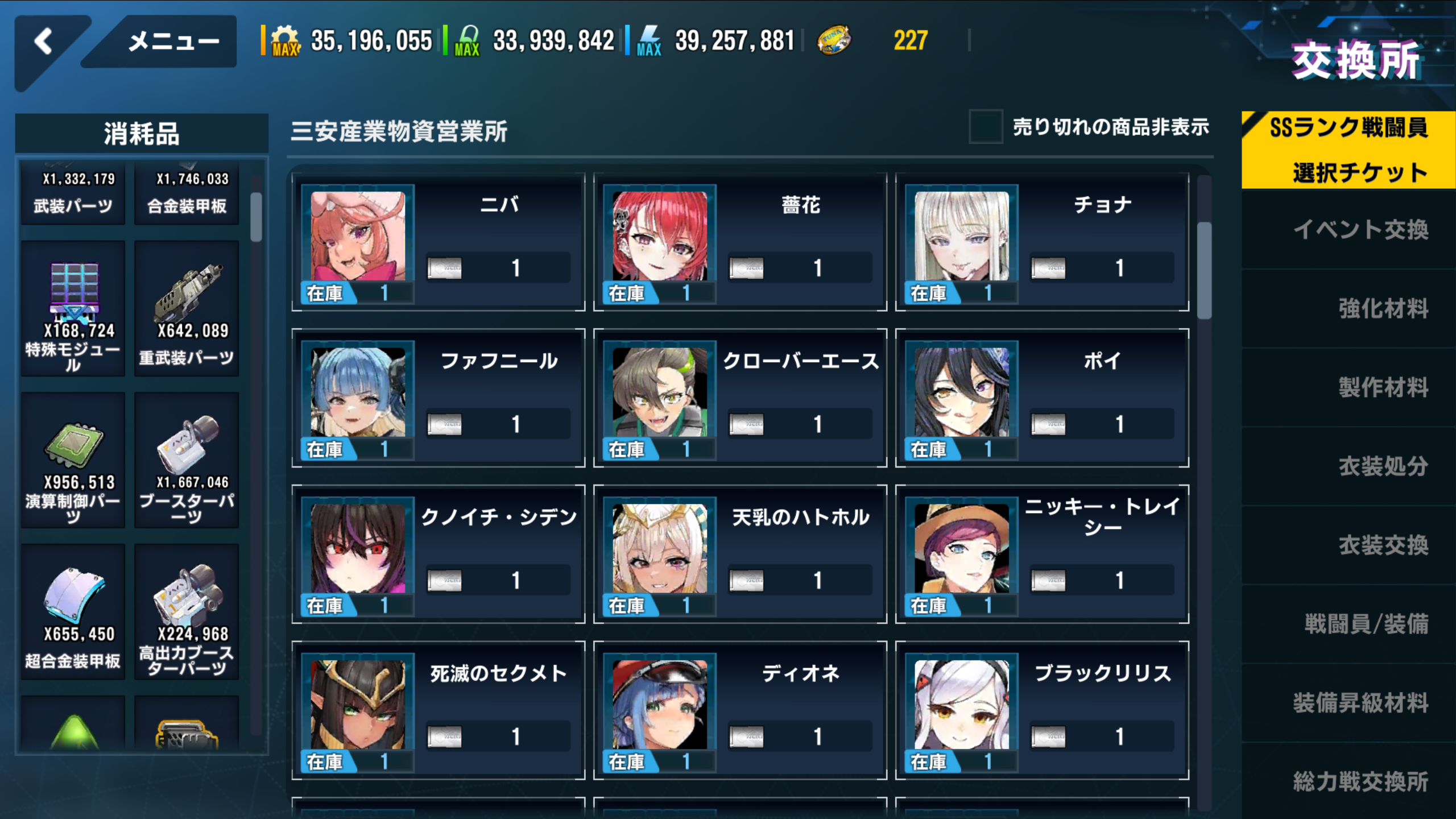
Task: Select the 薔花 character tile
Action: 739,242
